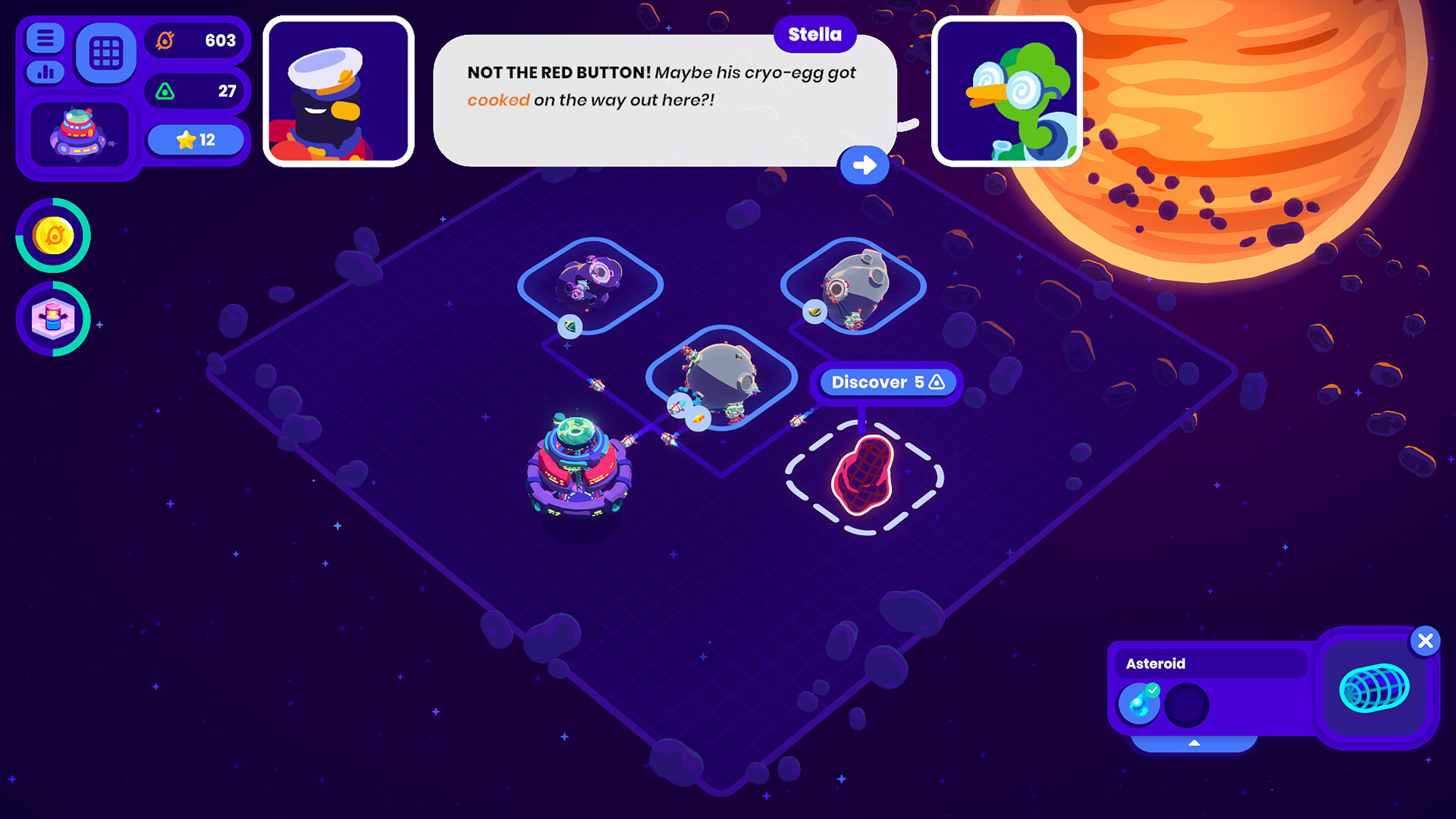This screenshot has width=1456, height=819.
Task: Open the statistics bar-chart icon
Action: (43, 73)
